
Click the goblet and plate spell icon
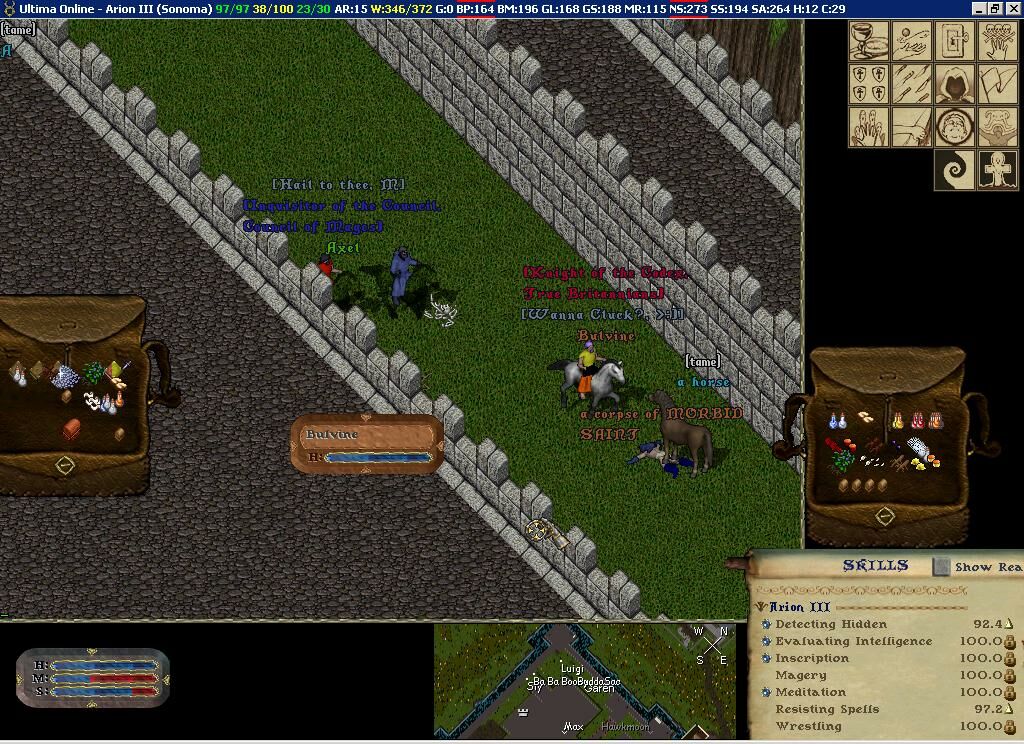point(868,42)
